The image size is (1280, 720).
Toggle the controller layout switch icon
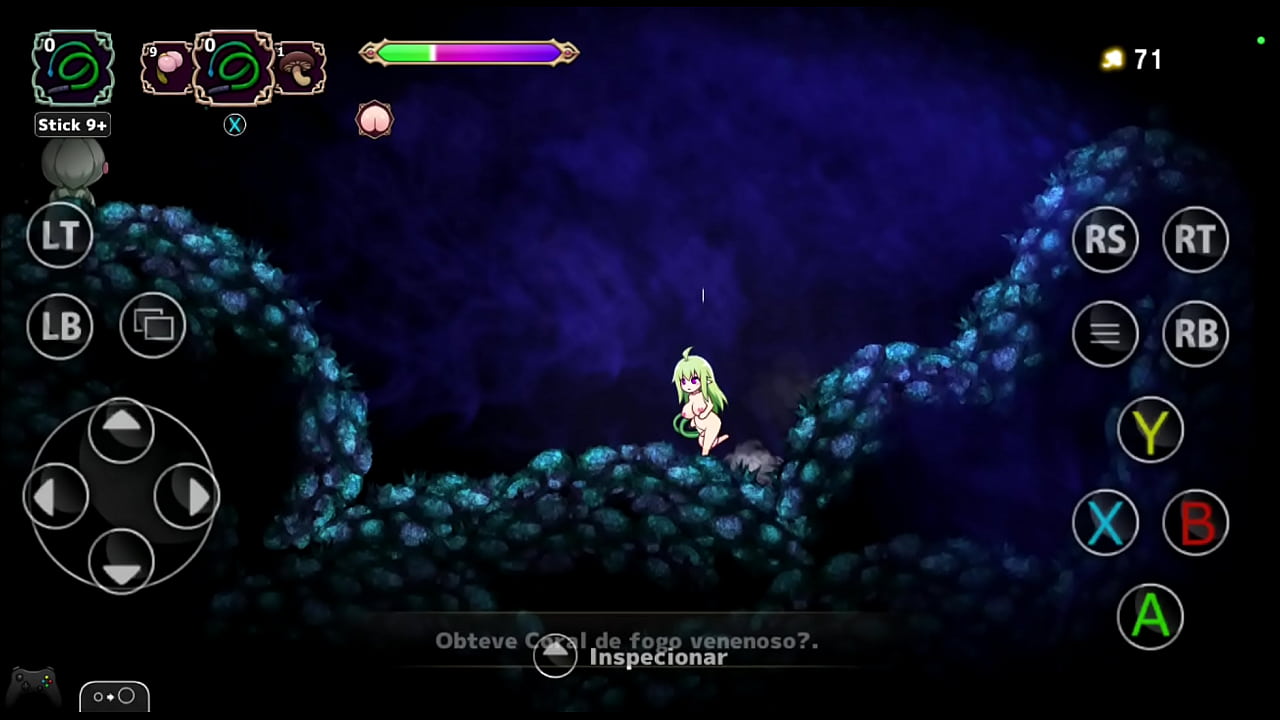tap(114, 696)
